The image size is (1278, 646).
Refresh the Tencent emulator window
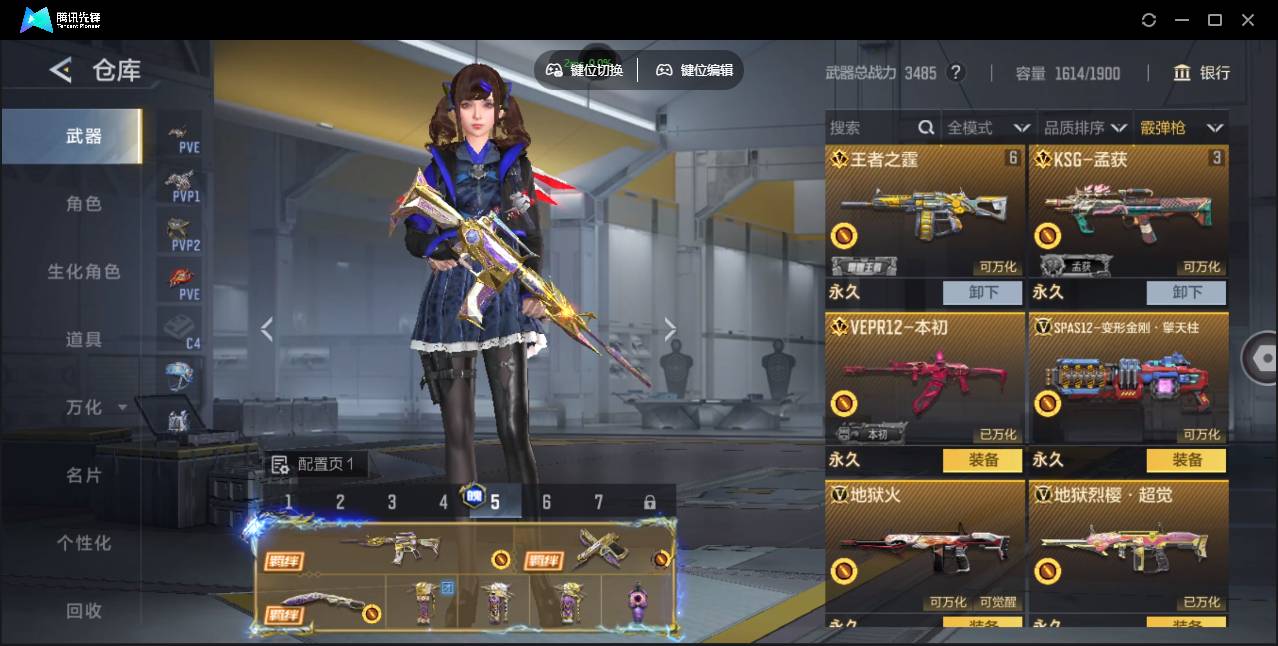point(1149,20)
